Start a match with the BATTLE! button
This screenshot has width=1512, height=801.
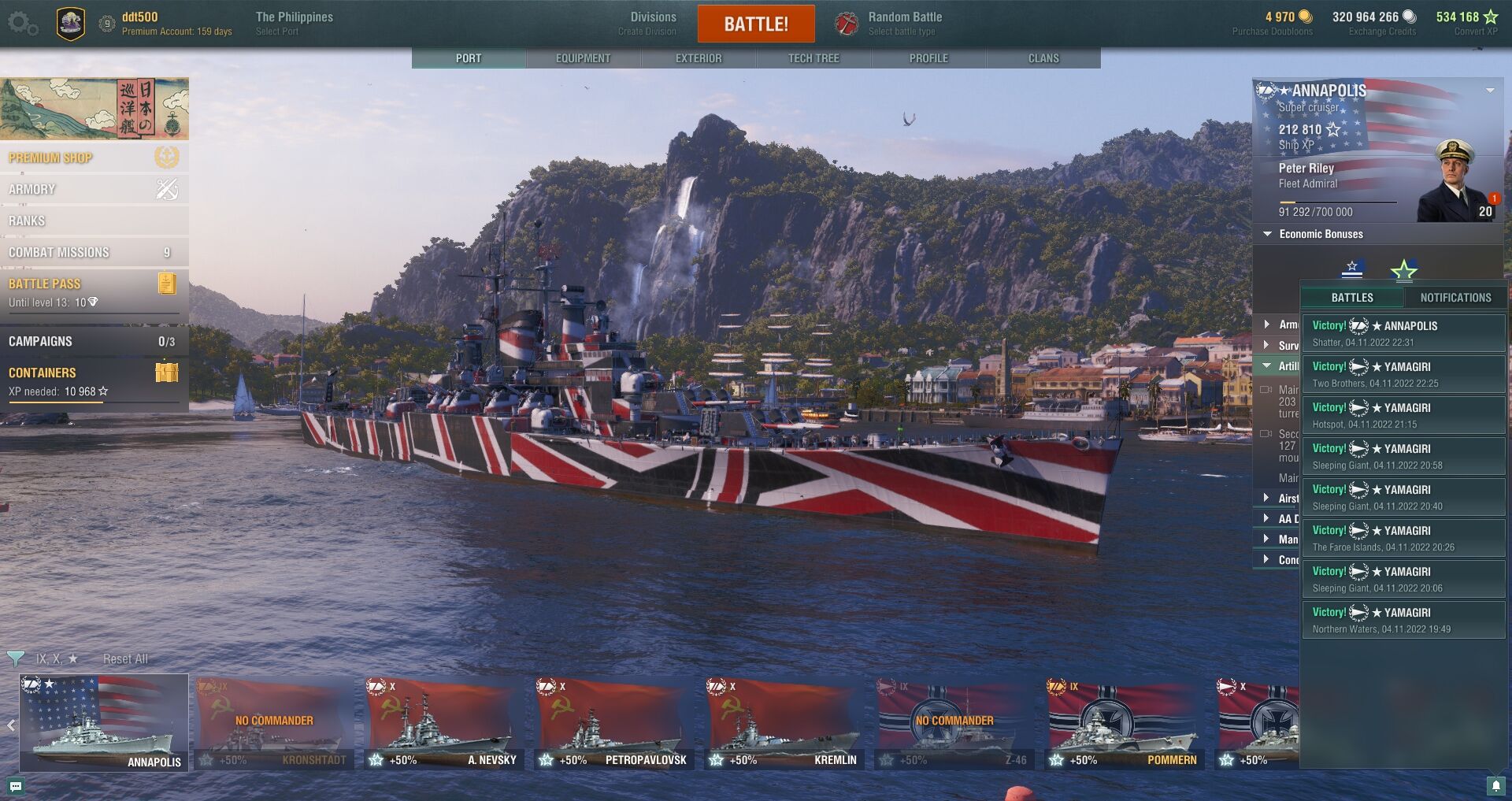pos(755,24)
